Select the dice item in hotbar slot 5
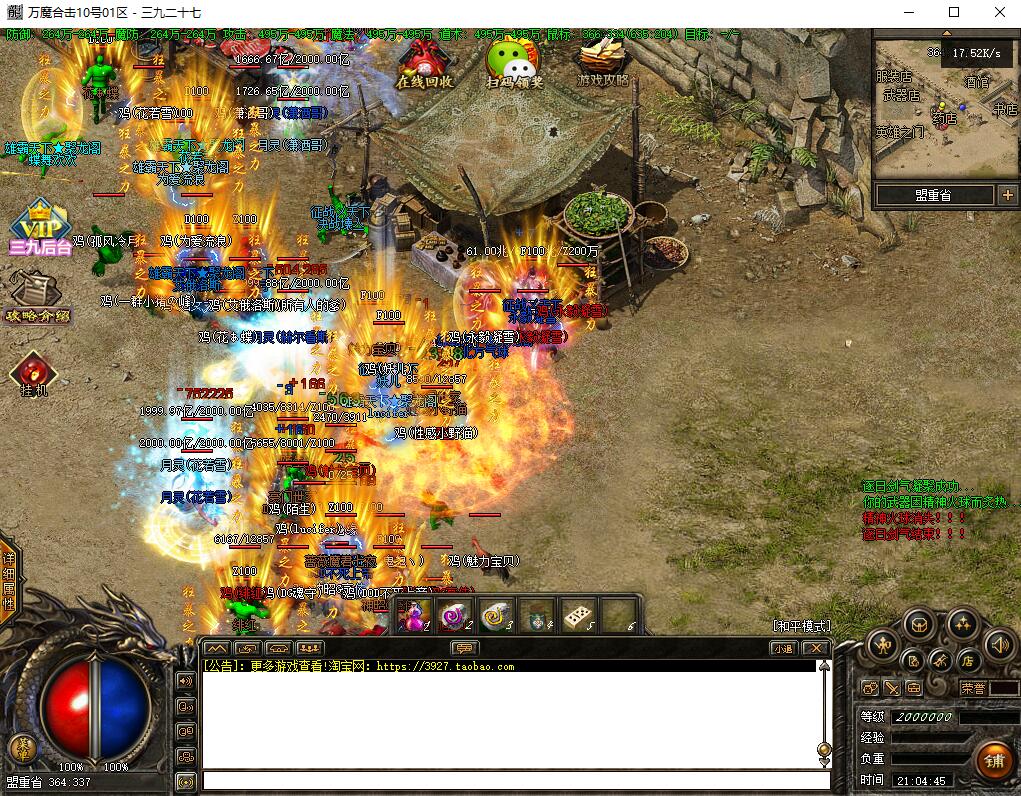The width and height of the screenshot is (1021, 796). tap(577, 615)
